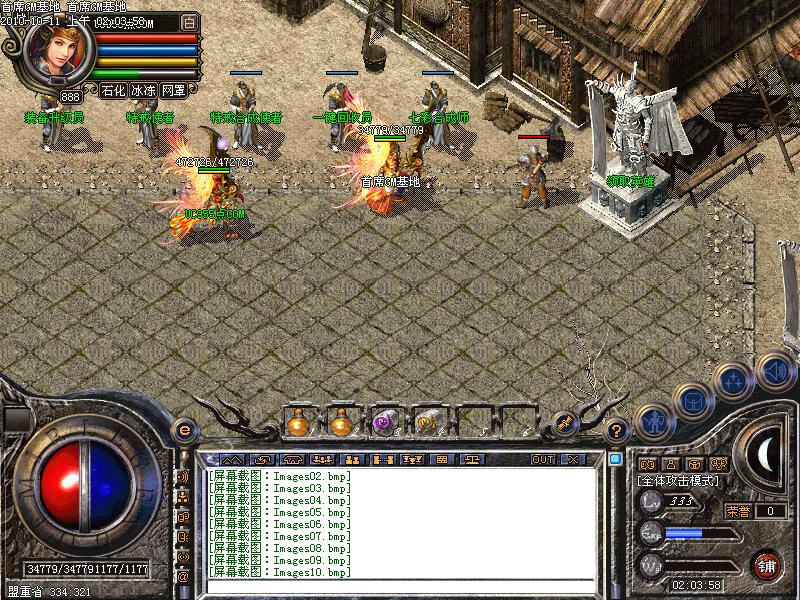Select the first orange potion hotbar slot
800x600 pixels.
click(298, 423)
